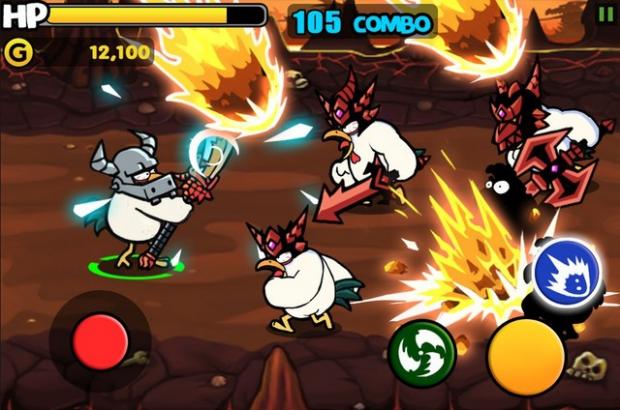Pause the game with the green pause button
This screenshot has height=410, width=620.
point(605,14)
